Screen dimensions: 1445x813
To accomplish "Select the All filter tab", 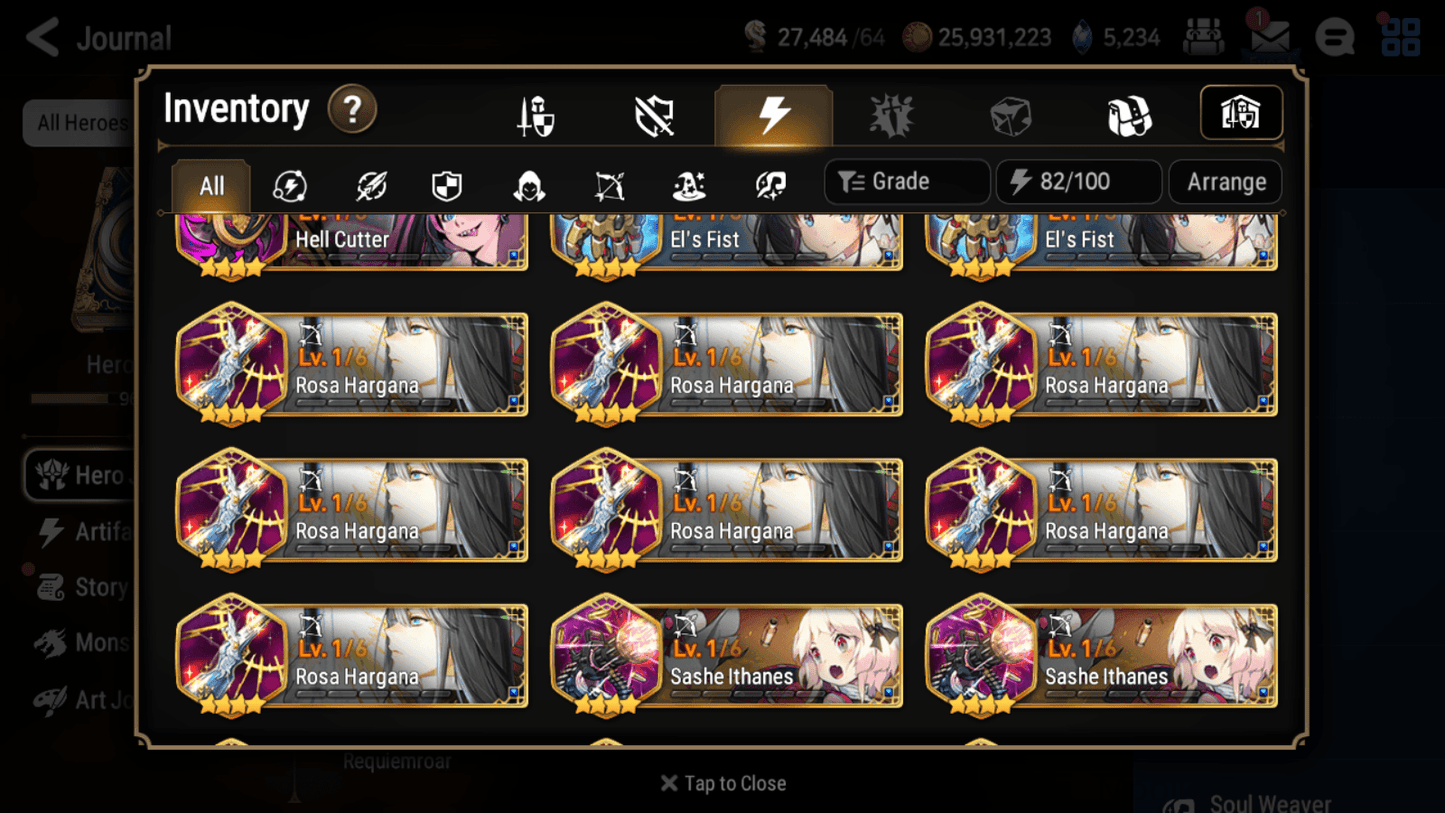I will pyautogui.click(x=209, y=182).
